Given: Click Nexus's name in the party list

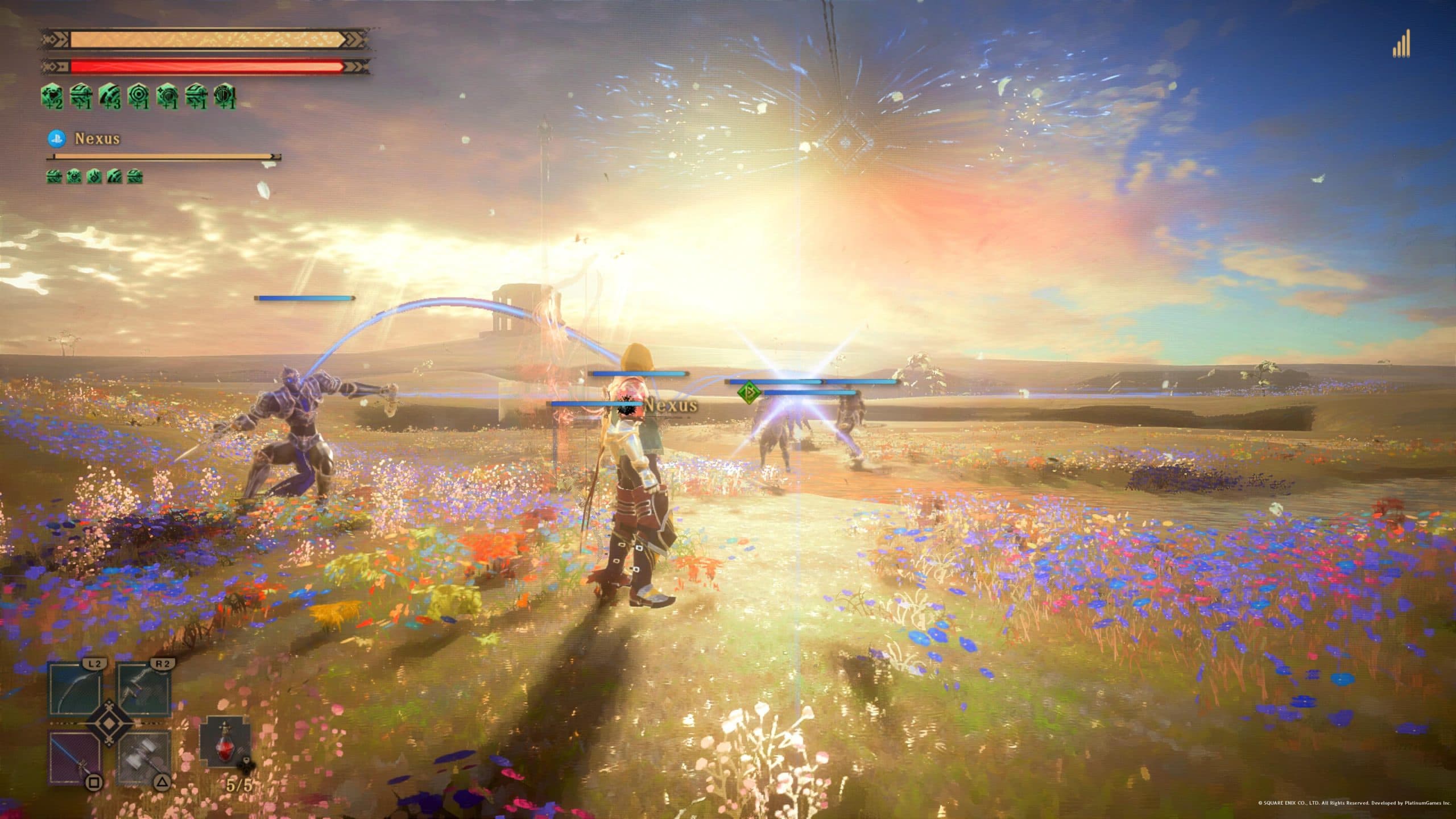Looking at the screenshot, I should [x=97, y=138].
